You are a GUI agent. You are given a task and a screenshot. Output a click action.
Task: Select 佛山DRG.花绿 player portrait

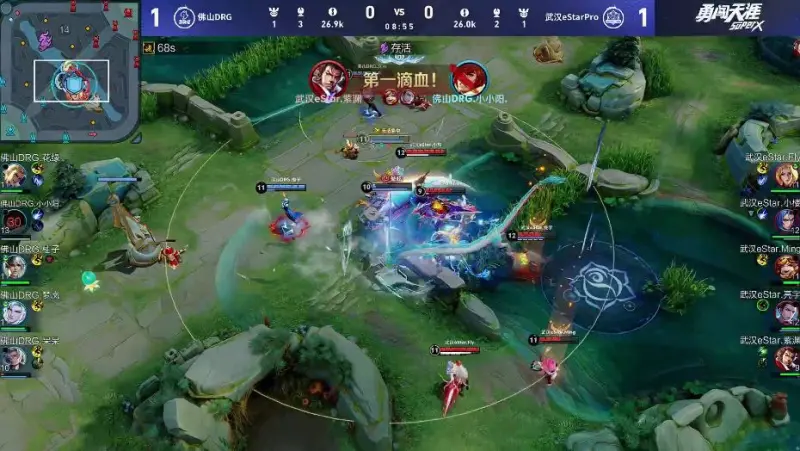15,176
